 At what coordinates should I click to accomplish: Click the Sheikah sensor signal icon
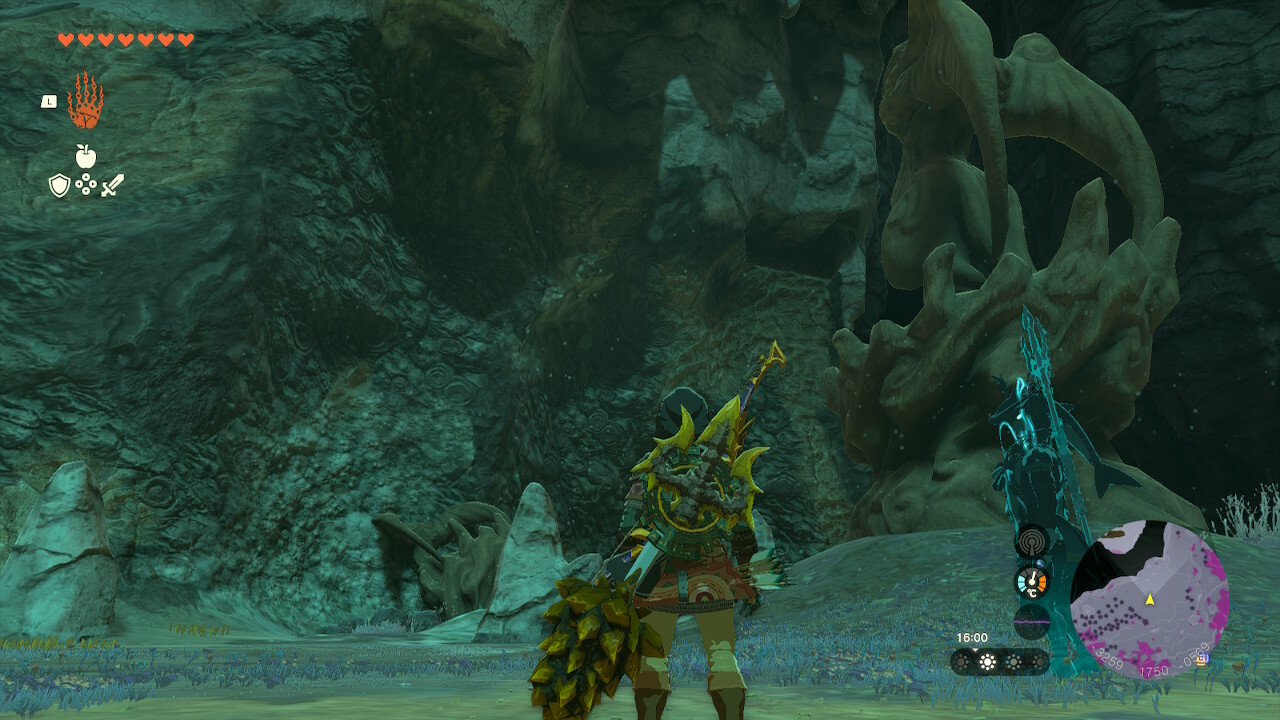tap(1031, 543)
